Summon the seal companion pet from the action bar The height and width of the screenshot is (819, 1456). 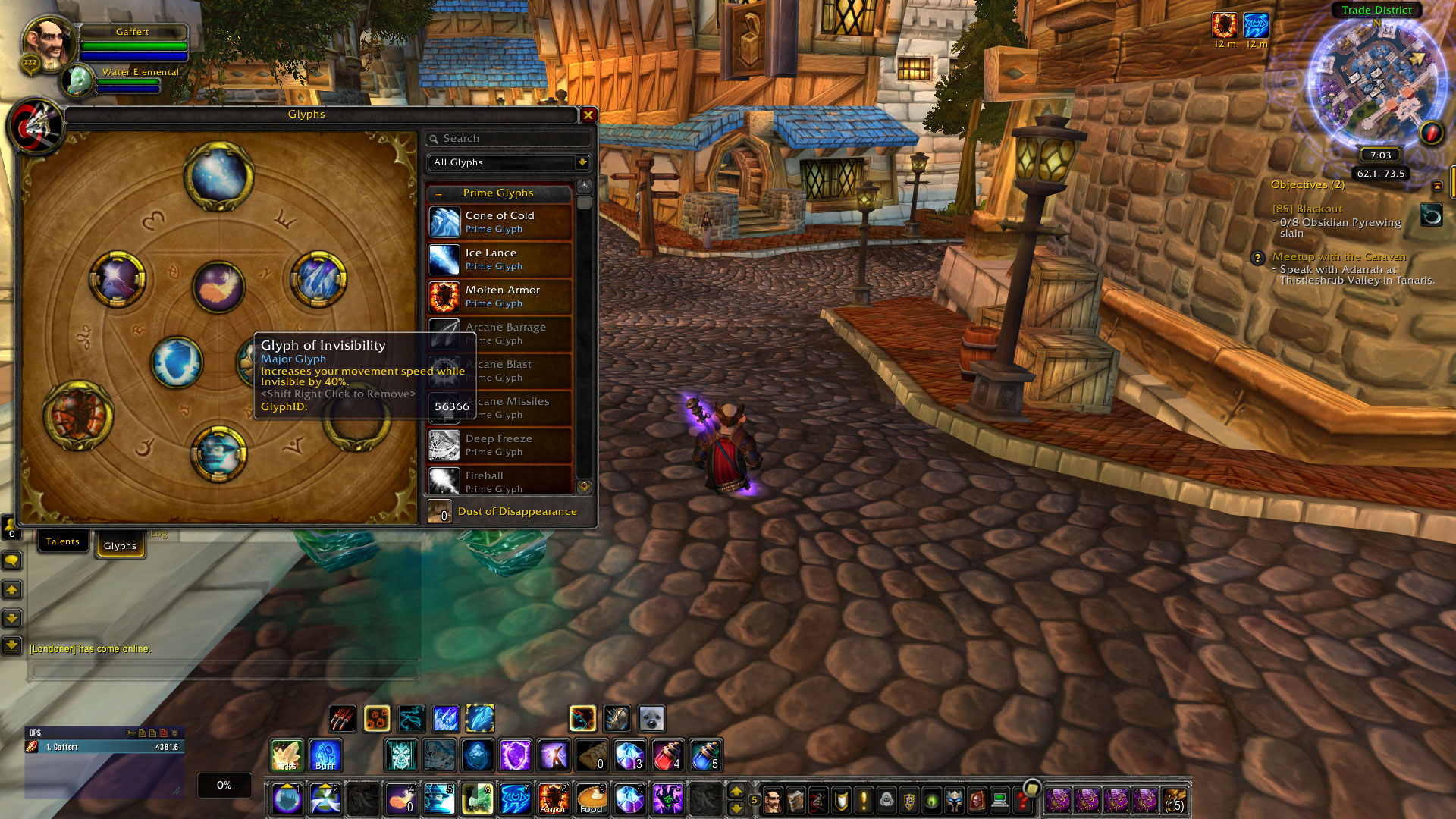(x=651, y=718)
